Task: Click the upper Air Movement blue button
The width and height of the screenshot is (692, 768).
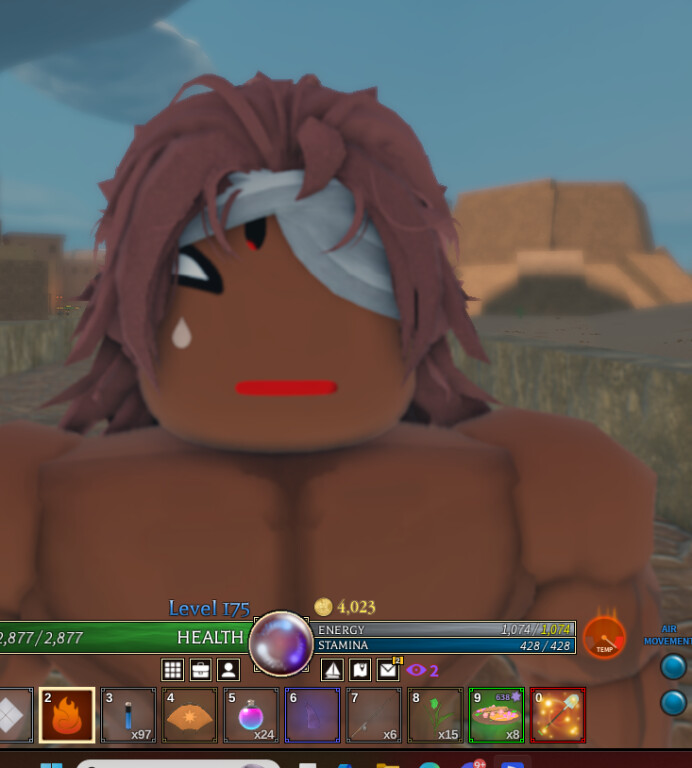Action: 674,666
